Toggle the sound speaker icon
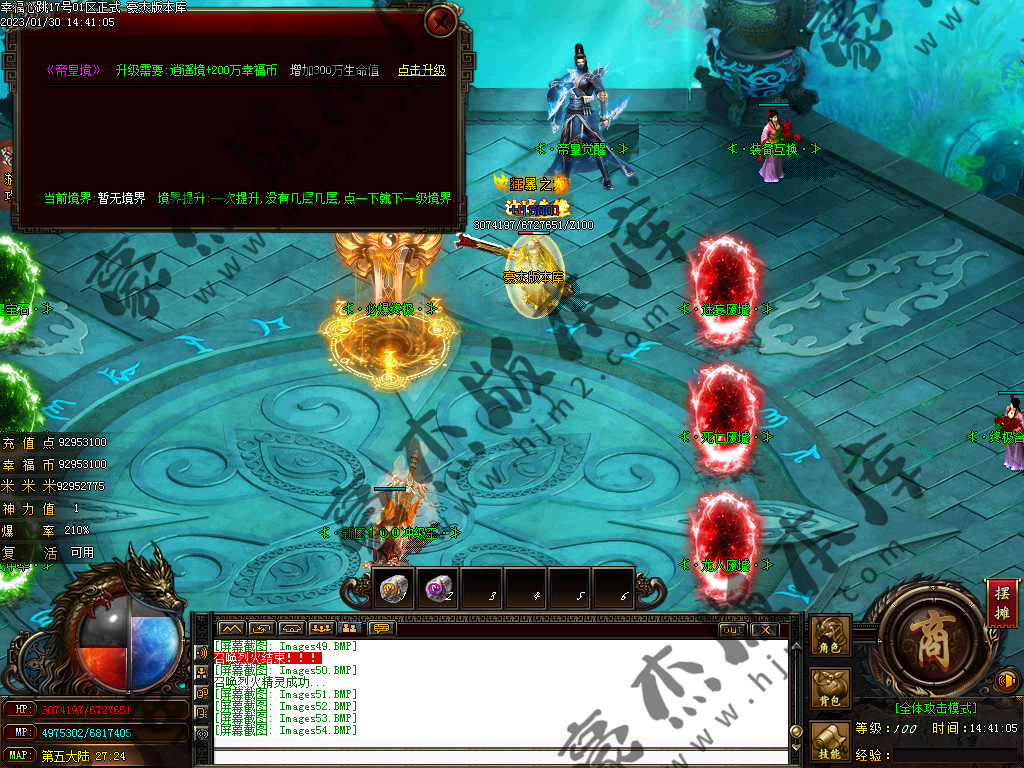This screenshot has width=1024, height=768. pos(1006,682)
